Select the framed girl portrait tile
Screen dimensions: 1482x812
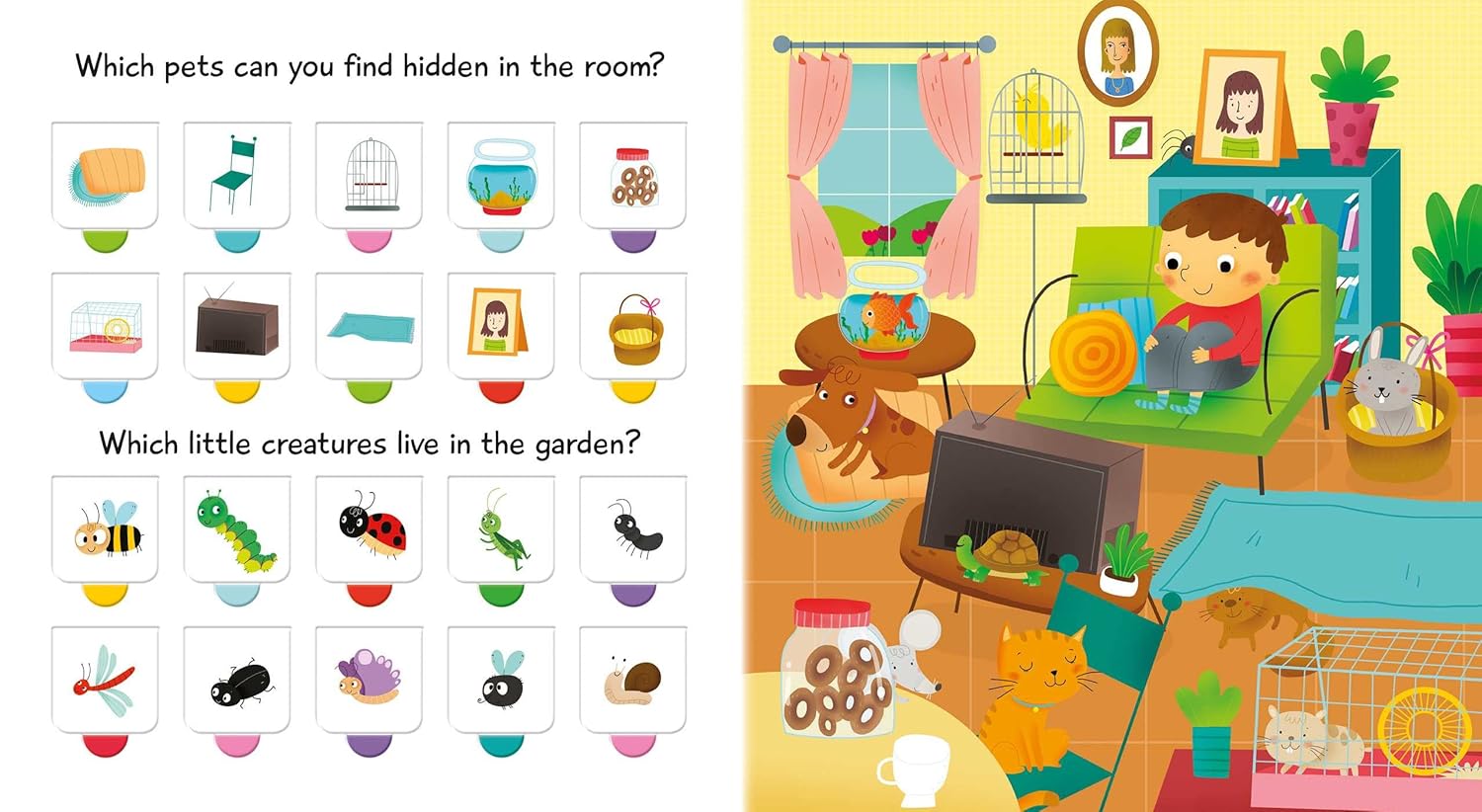501,325
